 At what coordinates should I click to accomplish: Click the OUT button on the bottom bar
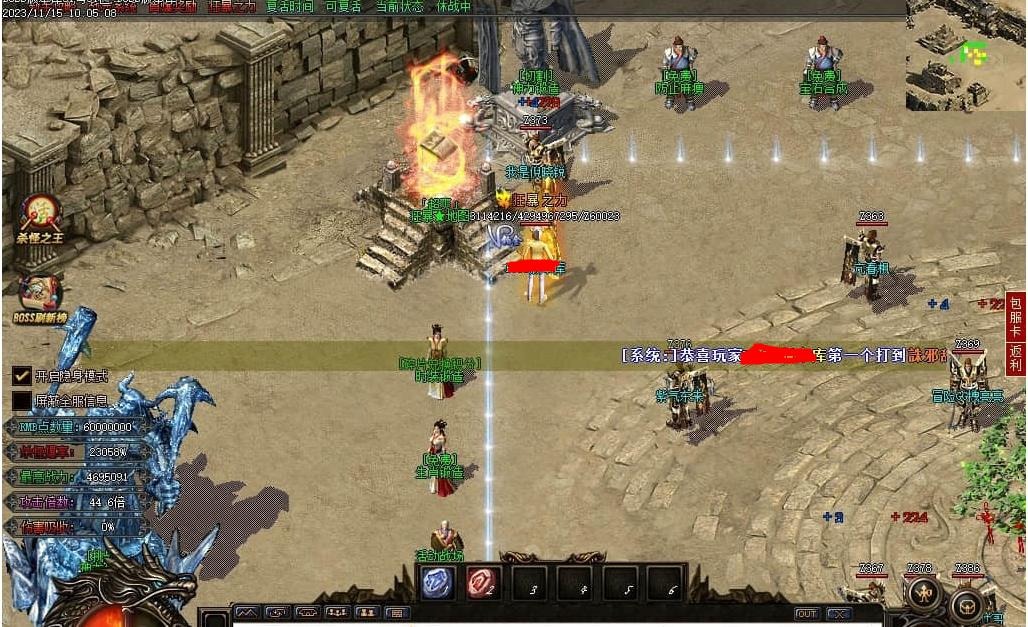coord(806,613)
